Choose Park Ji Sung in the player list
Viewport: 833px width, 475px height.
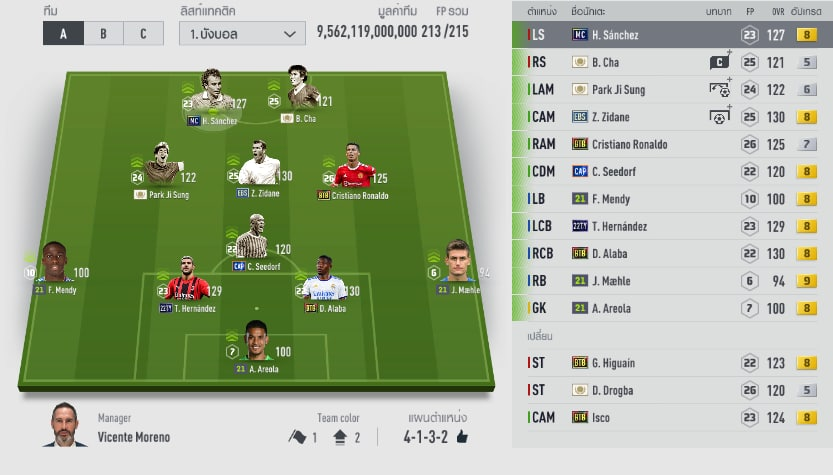(x=672, y=89)
